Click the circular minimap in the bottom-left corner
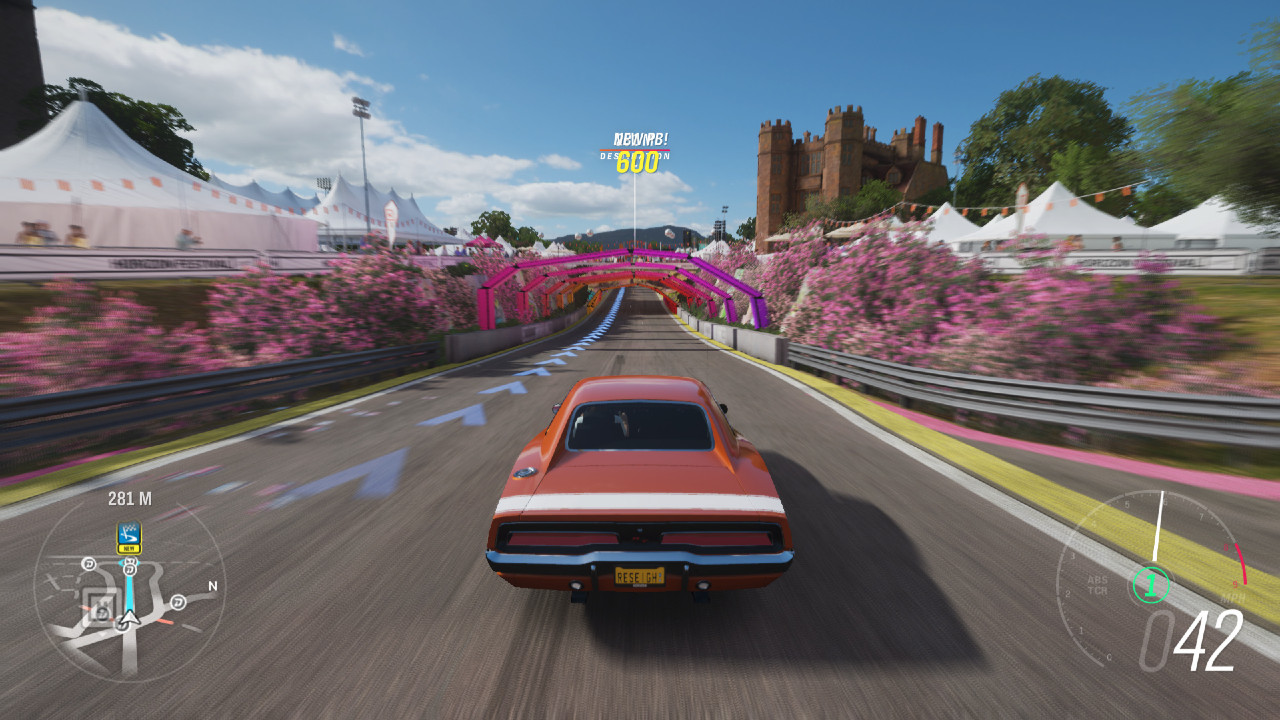Screen dimensions: 1280x720 [128, 600]
